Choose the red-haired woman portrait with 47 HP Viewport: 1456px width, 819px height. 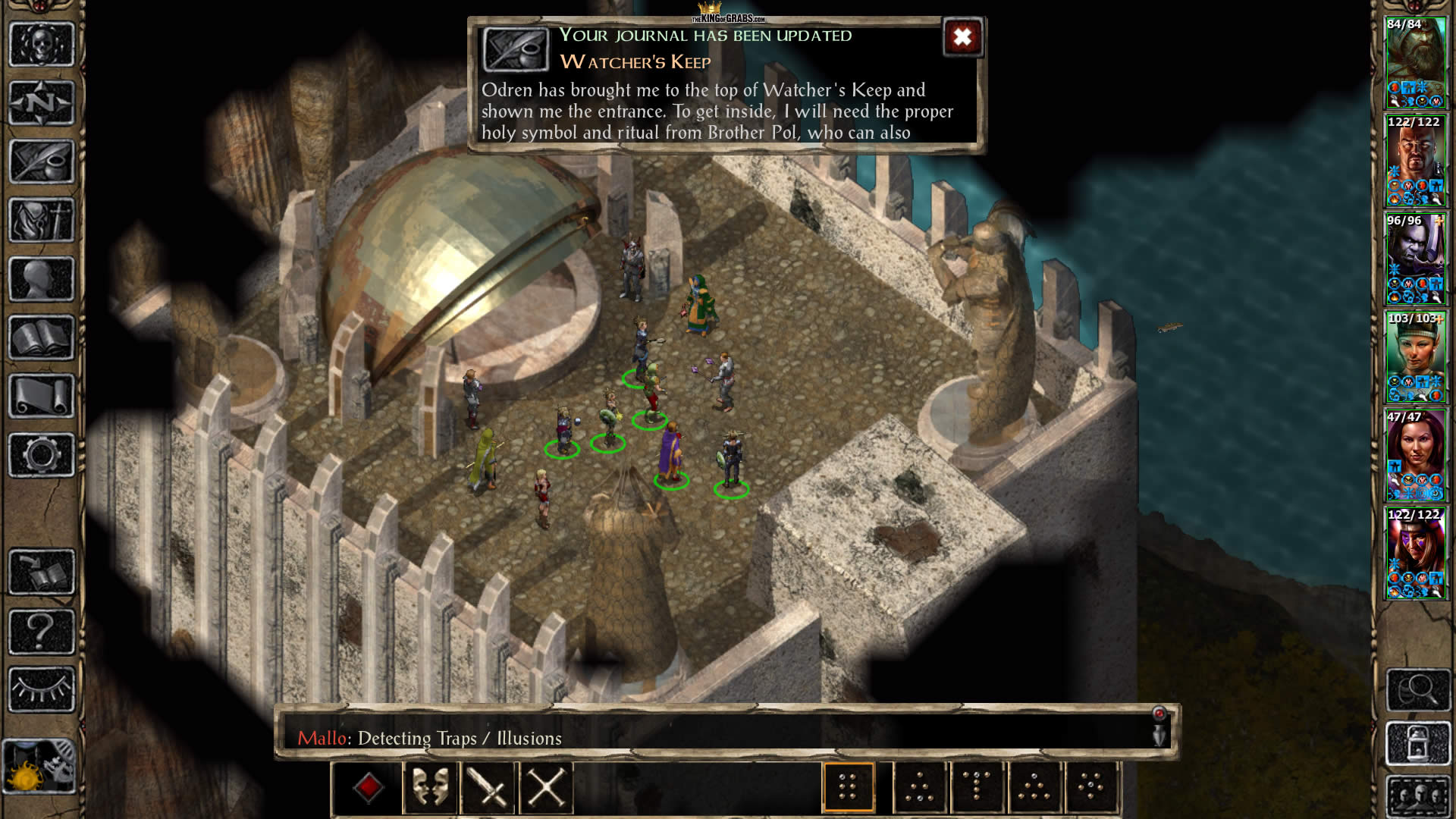coord(1415,455)
